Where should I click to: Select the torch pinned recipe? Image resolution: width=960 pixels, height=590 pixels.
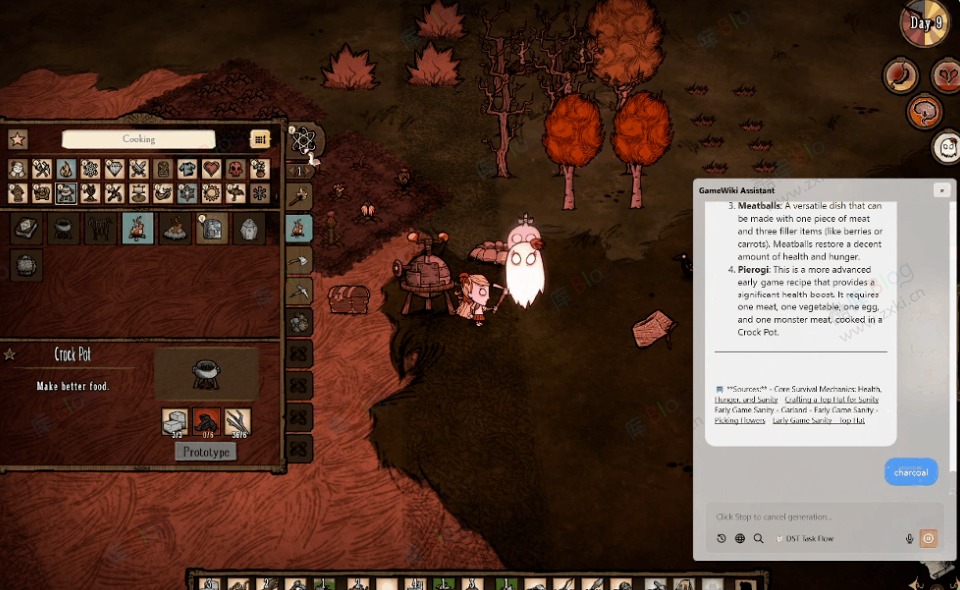click(299, 197)
